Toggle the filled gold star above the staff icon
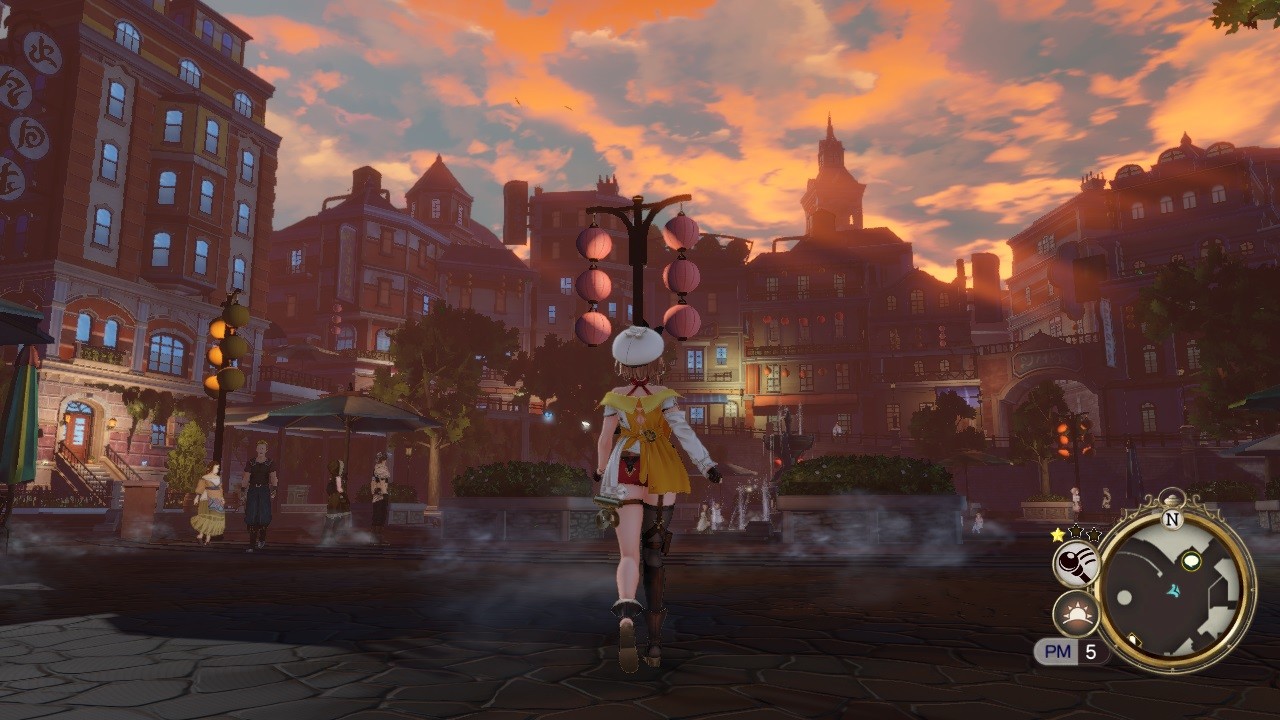Screen dimensions: 1280x720 [x=1057, y=534]
